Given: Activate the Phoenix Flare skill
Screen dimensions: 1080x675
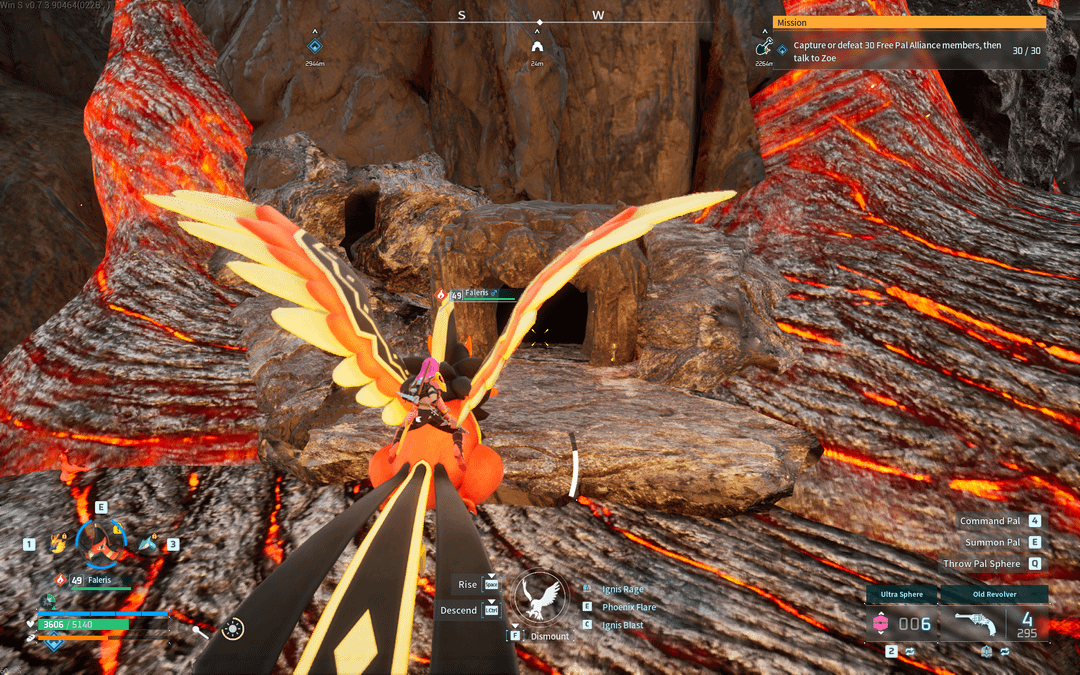Looking at the screenshot, I should click(x=628, y=607).
